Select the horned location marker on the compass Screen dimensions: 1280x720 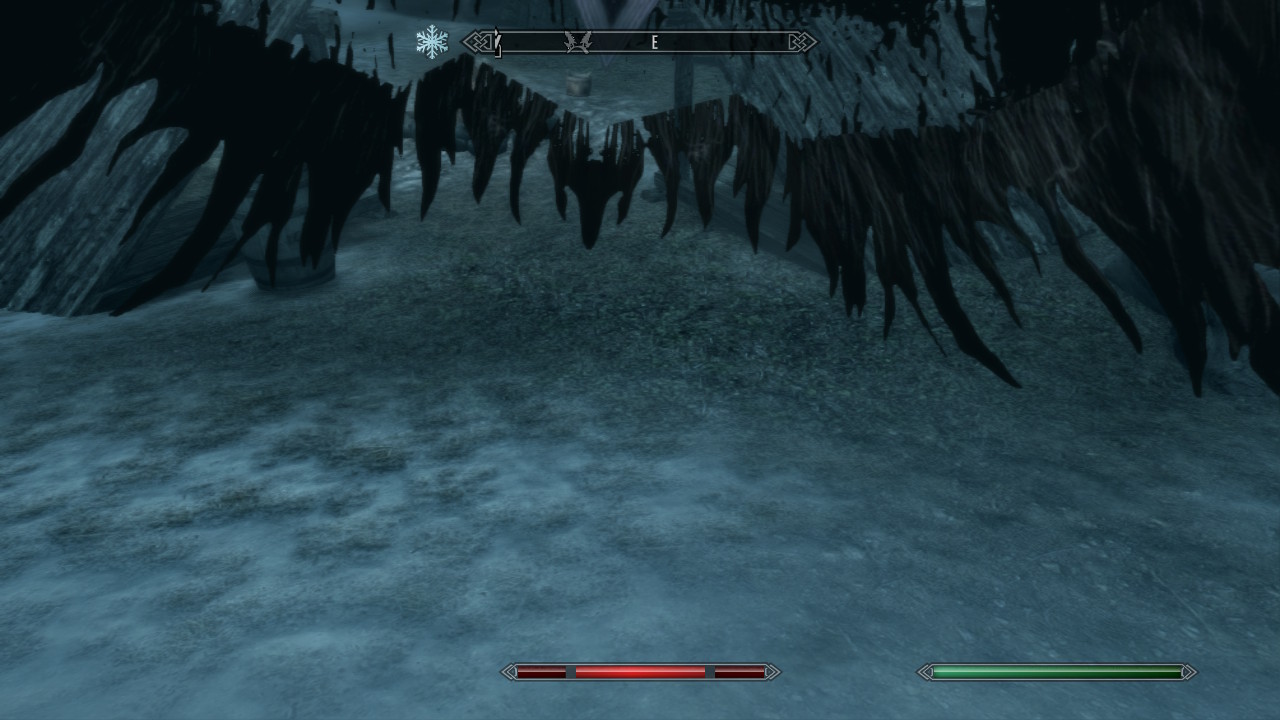pyautogui.click(x=578, y=42)
